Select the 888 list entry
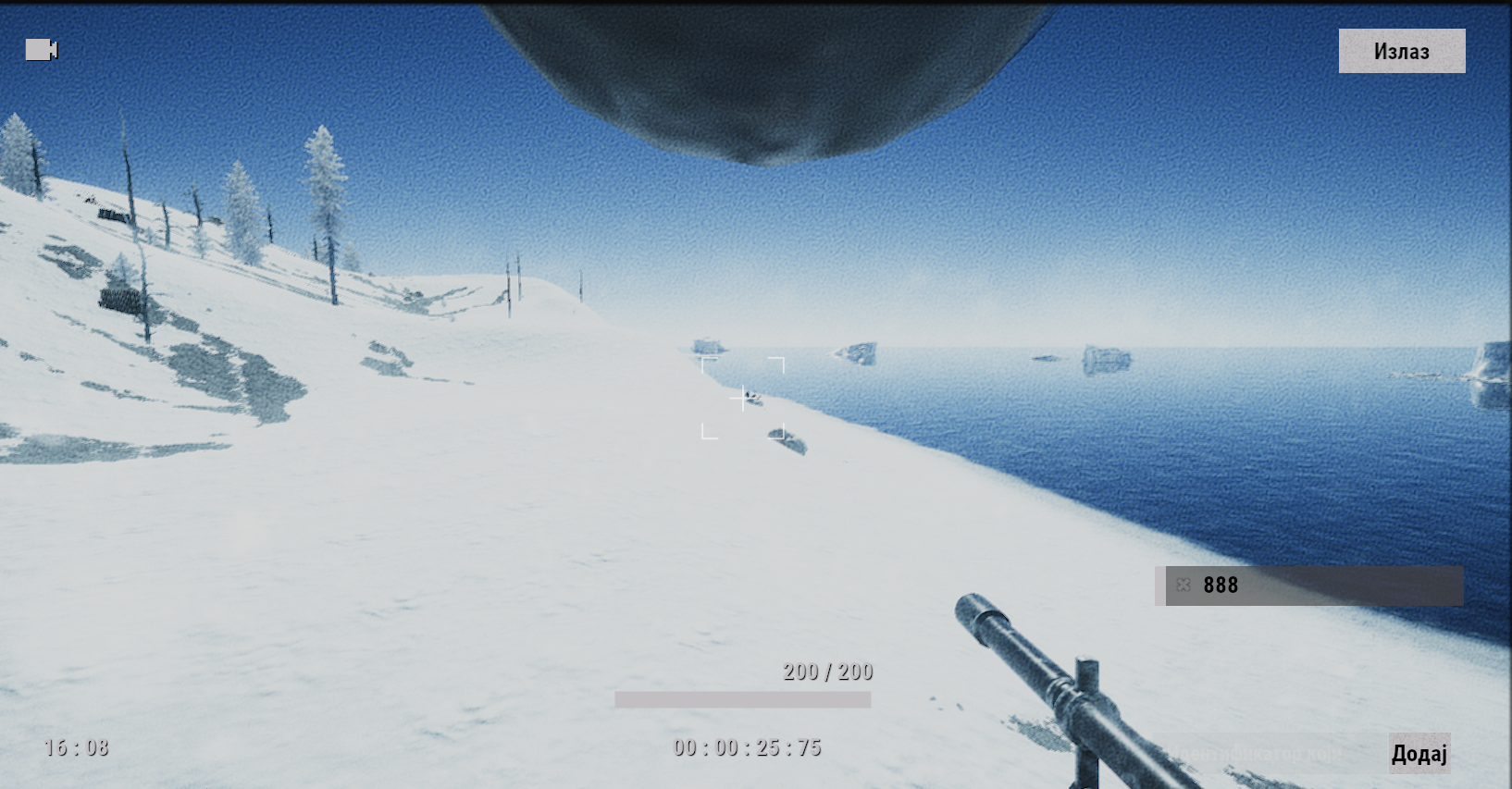 pos(1323,586)
